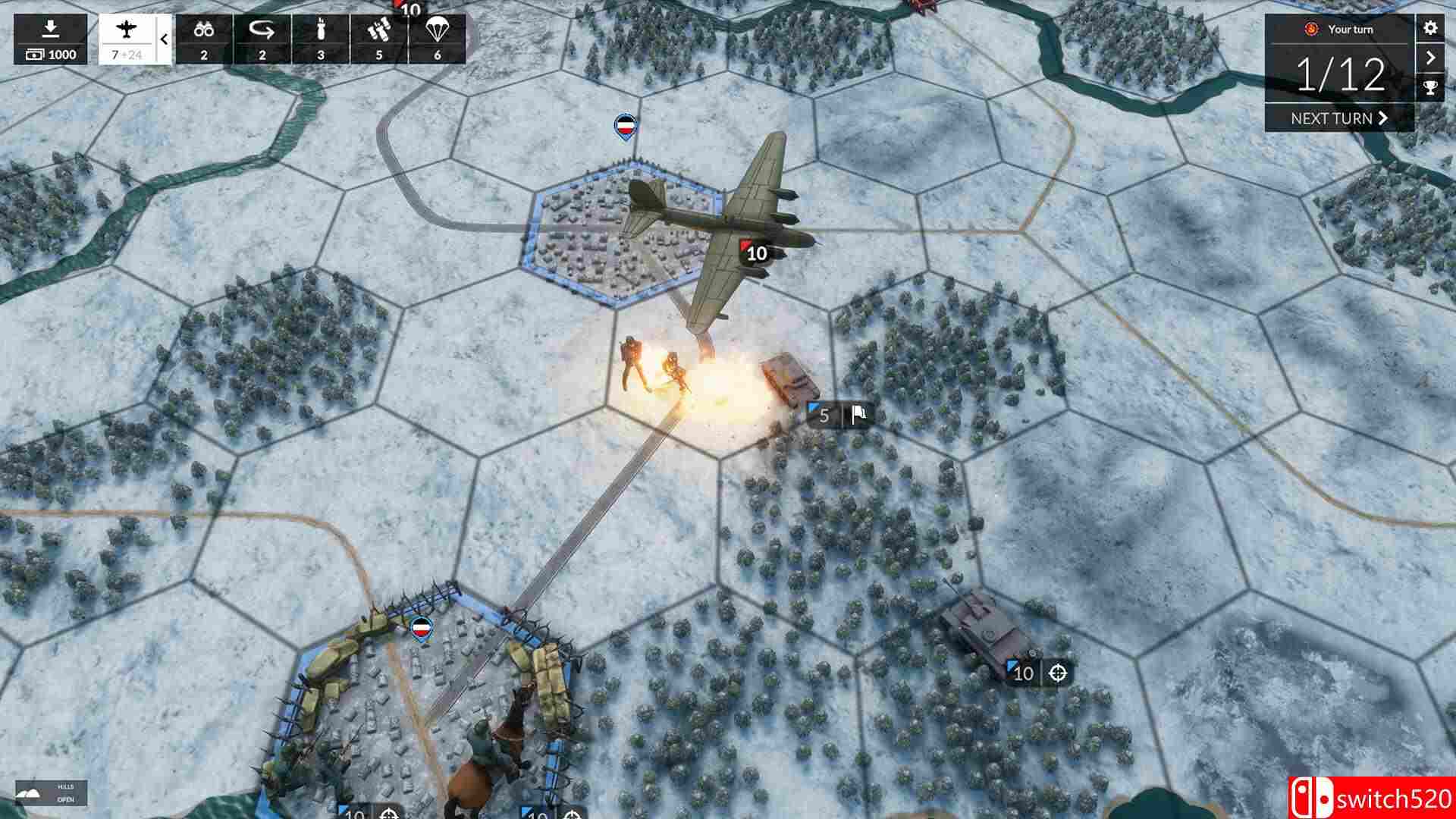Image resolution: width=1456 pixels, height=819 pixels.
Task: Activate the bomb strike ability
Action: [x=322, y=34]
